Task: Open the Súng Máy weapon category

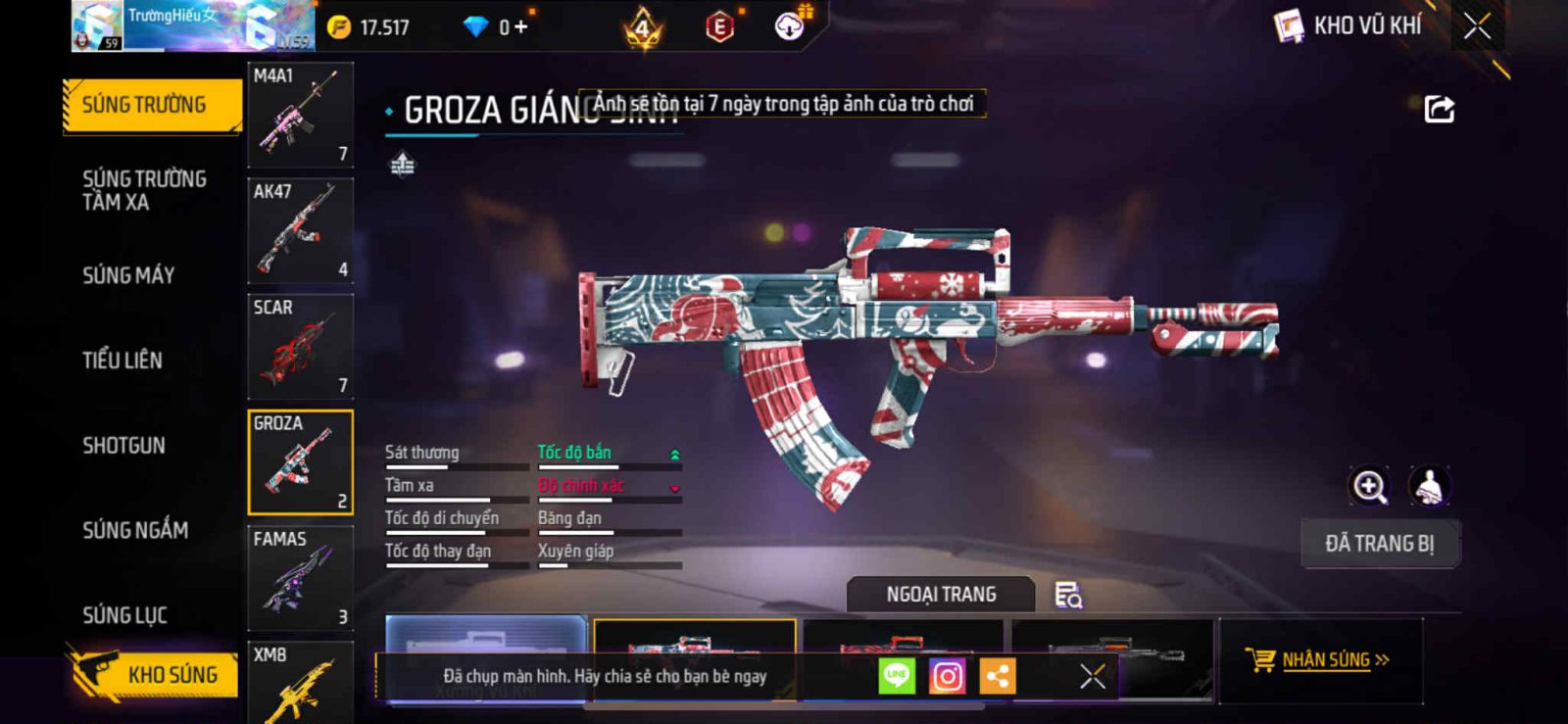Action: (128, 275)
